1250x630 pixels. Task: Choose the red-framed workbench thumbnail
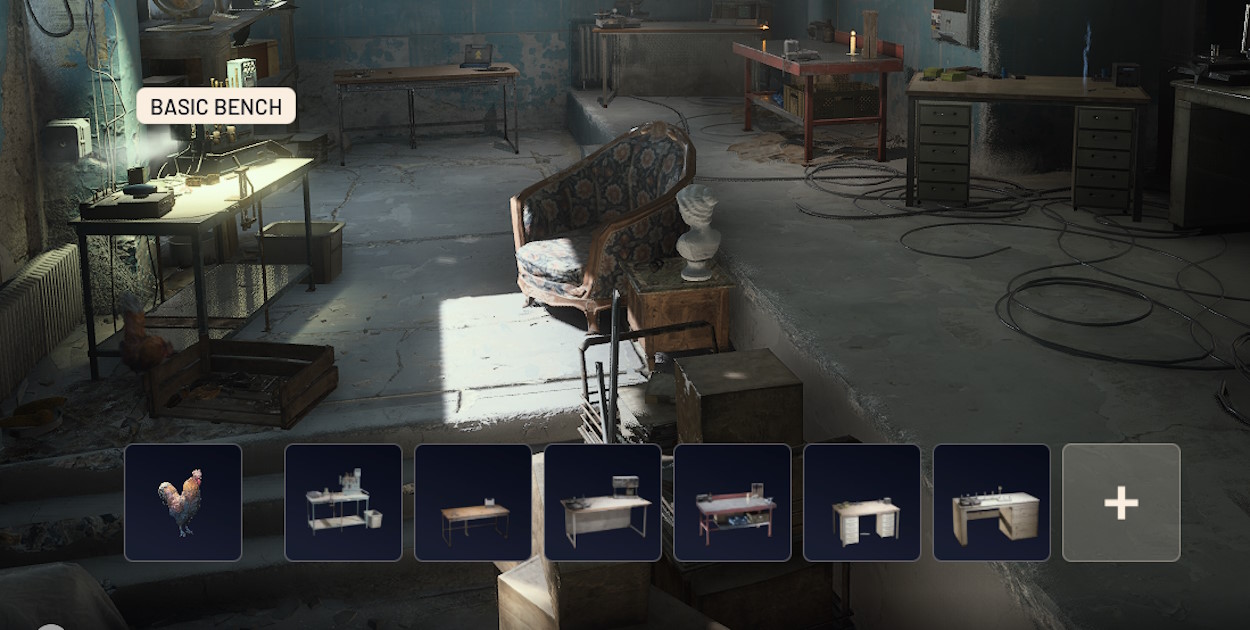click(x=732, y=502)
